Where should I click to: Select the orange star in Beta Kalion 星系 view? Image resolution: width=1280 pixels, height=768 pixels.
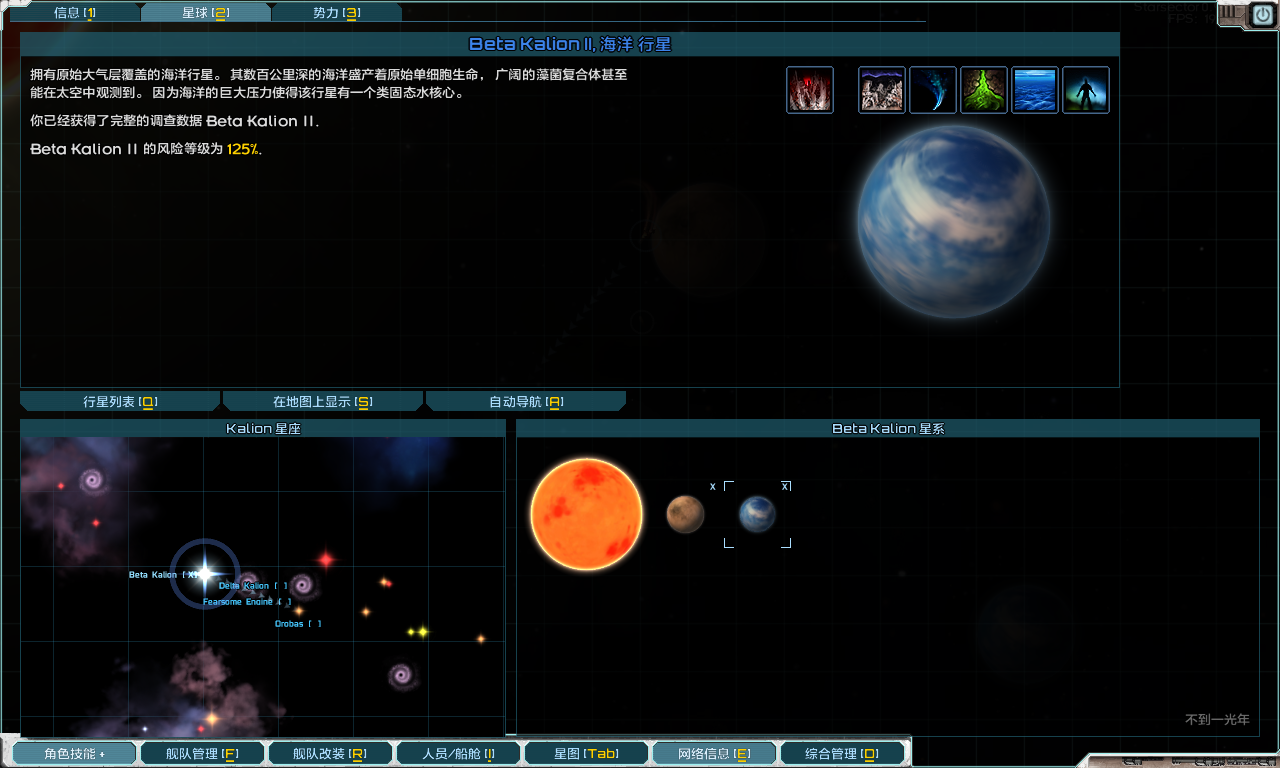tap(585, 514)
